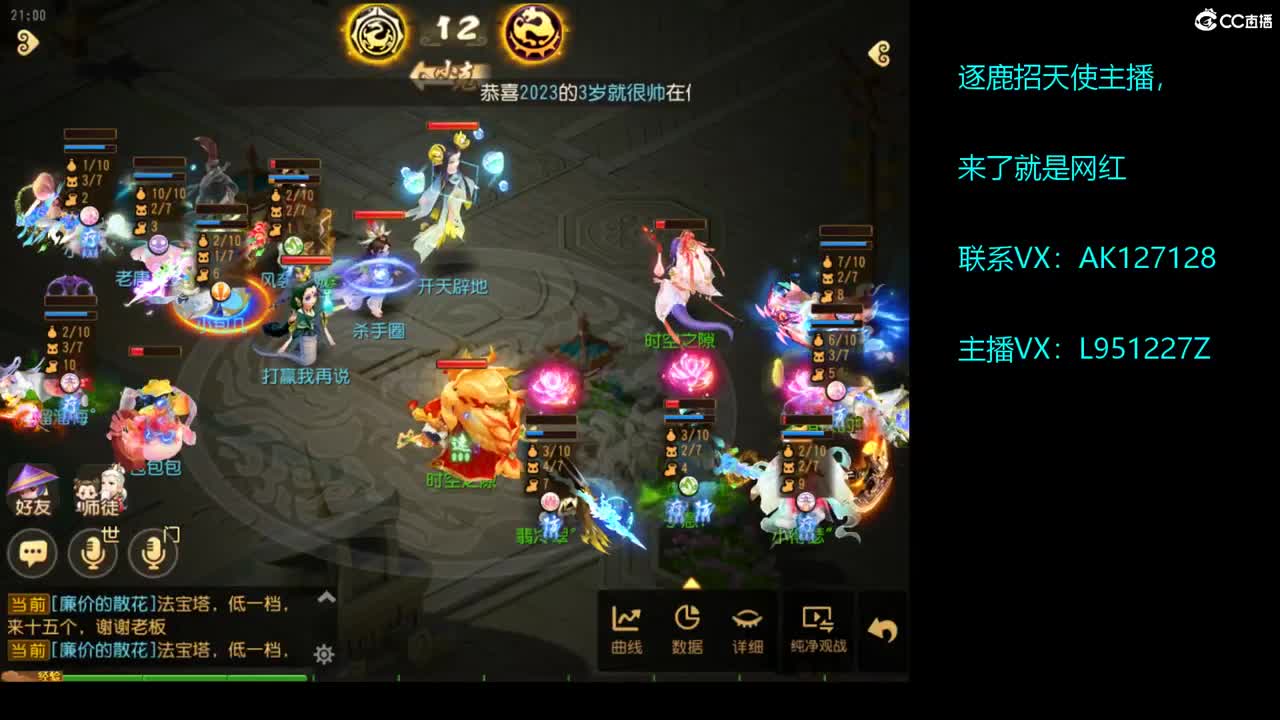Open the chat bubble icon
The image size is (1280, 720).
32,553
